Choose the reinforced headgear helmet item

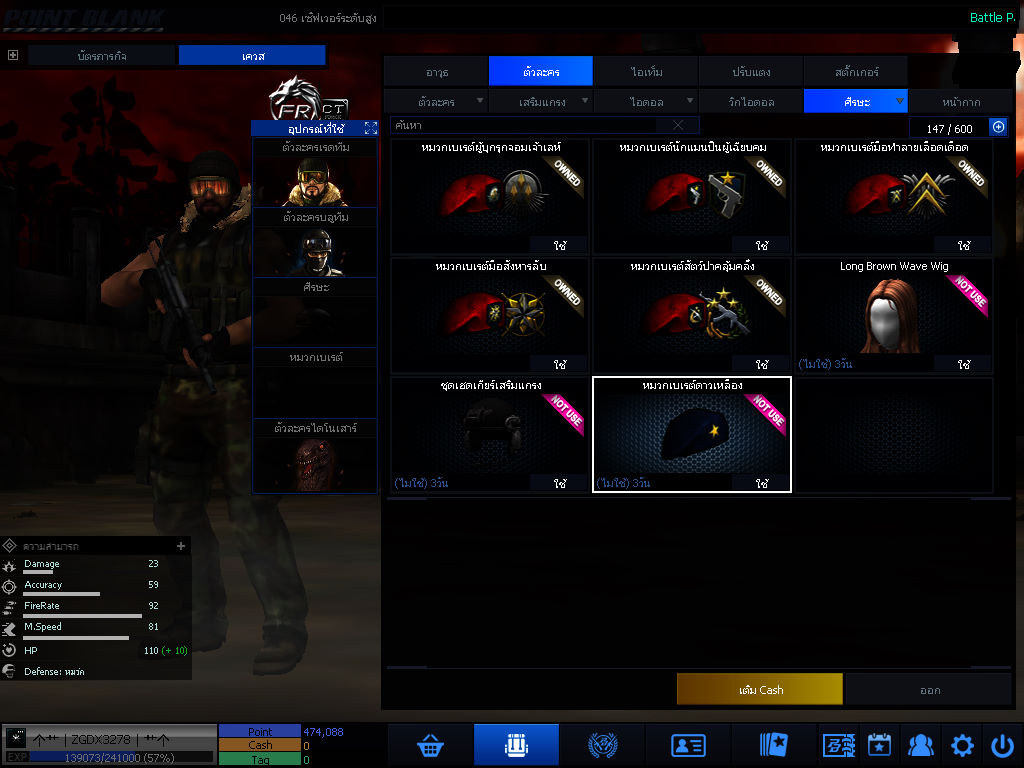489,435
